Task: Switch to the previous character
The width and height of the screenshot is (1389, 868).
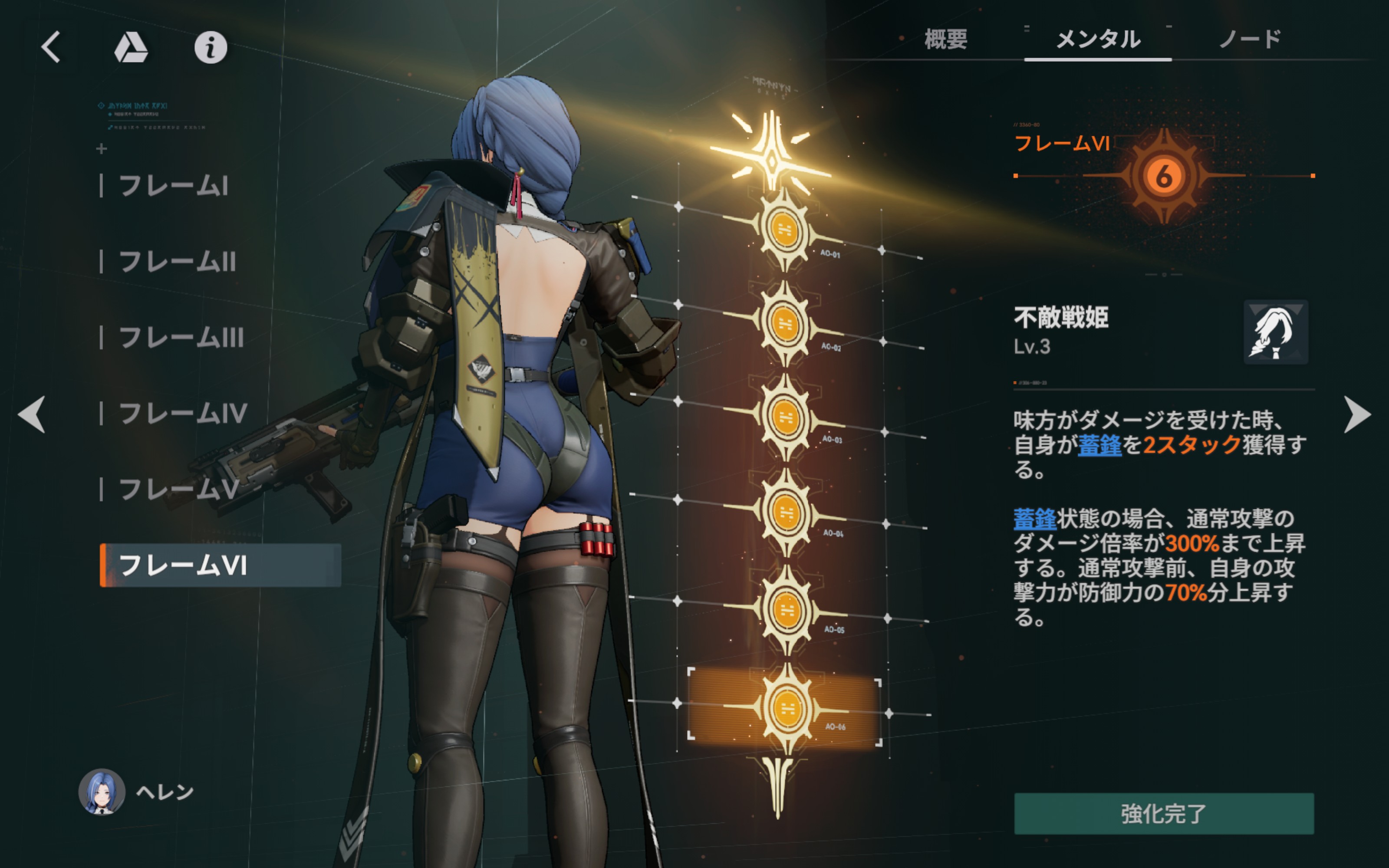Action: 32,414
